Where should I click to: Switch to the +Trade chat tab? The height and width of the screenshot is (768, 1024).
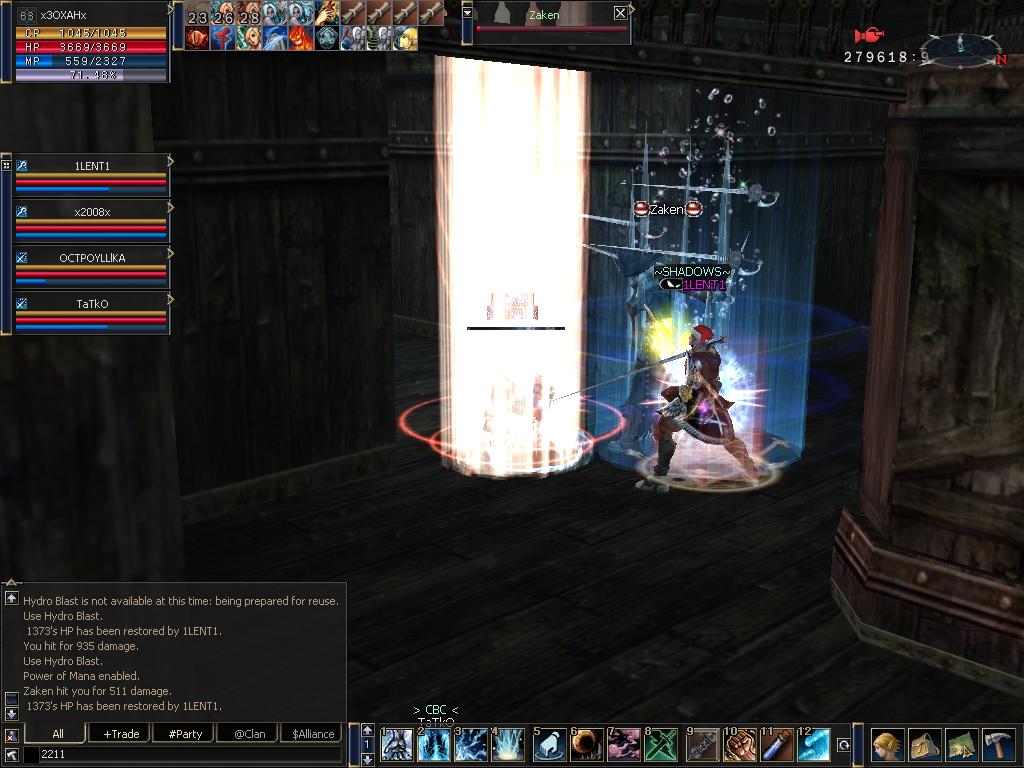coord(121,734)
